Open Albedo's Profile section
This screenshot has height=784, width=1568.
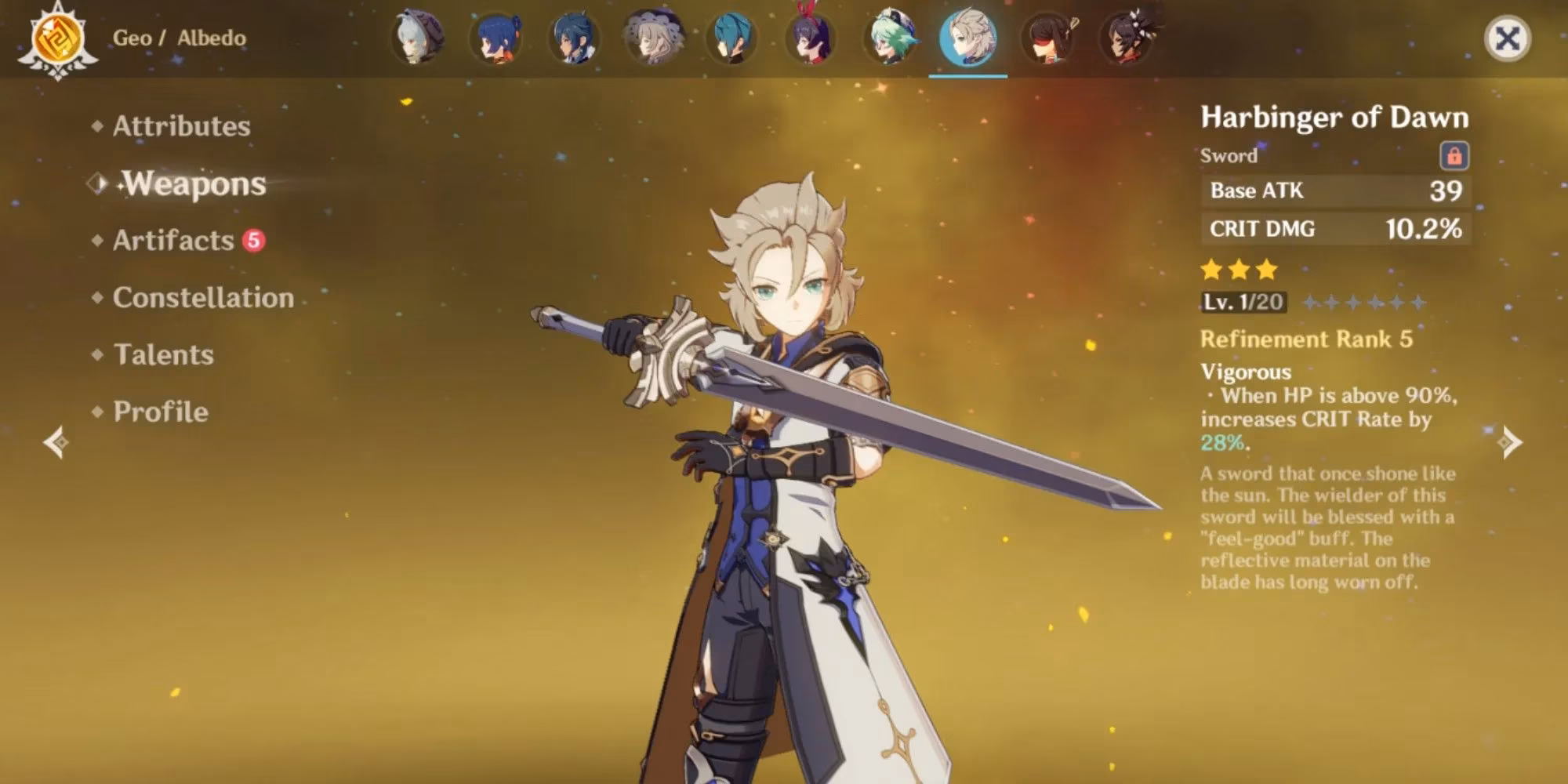(x=161, y=412)
